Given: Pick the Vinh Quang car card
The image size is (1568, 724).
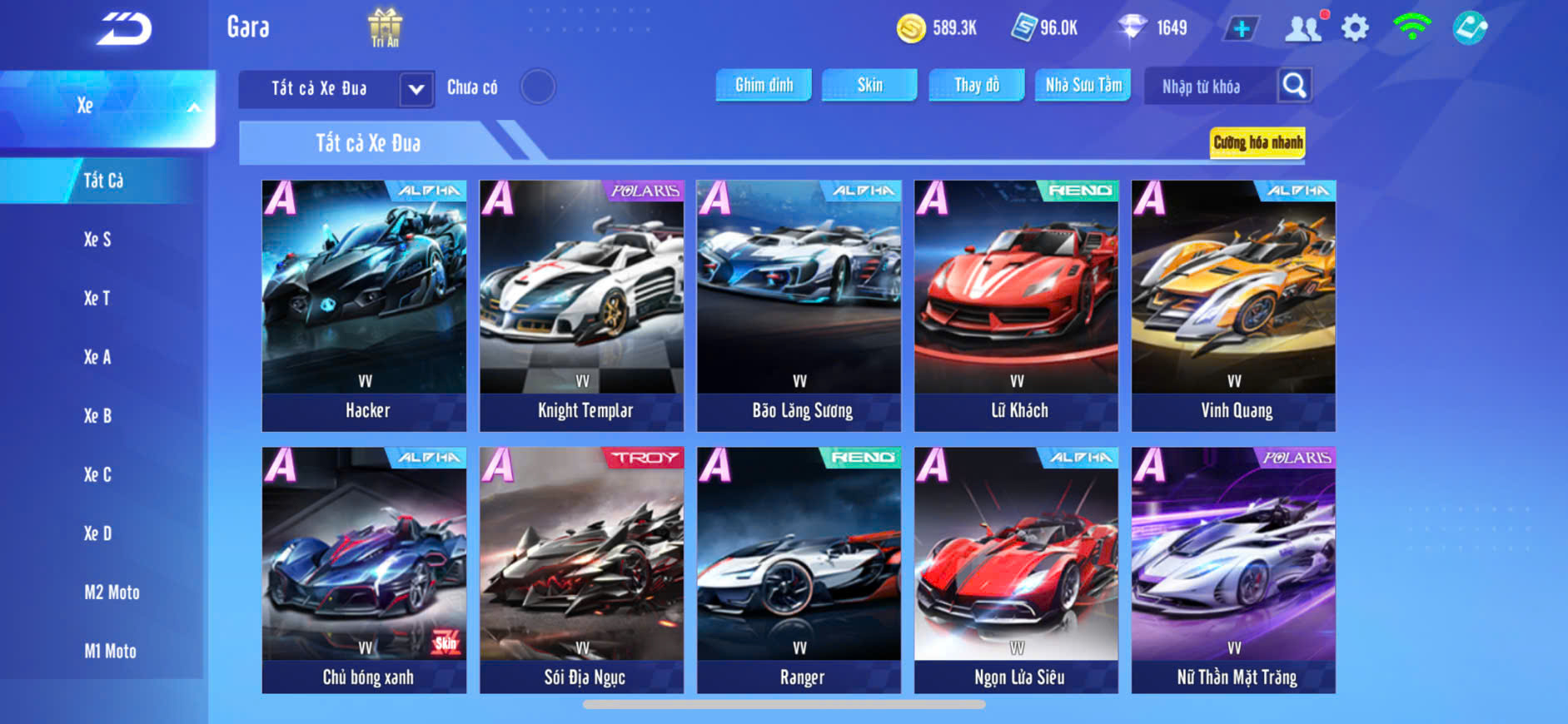Looking at the screenshot, I should click(1233, 305).
